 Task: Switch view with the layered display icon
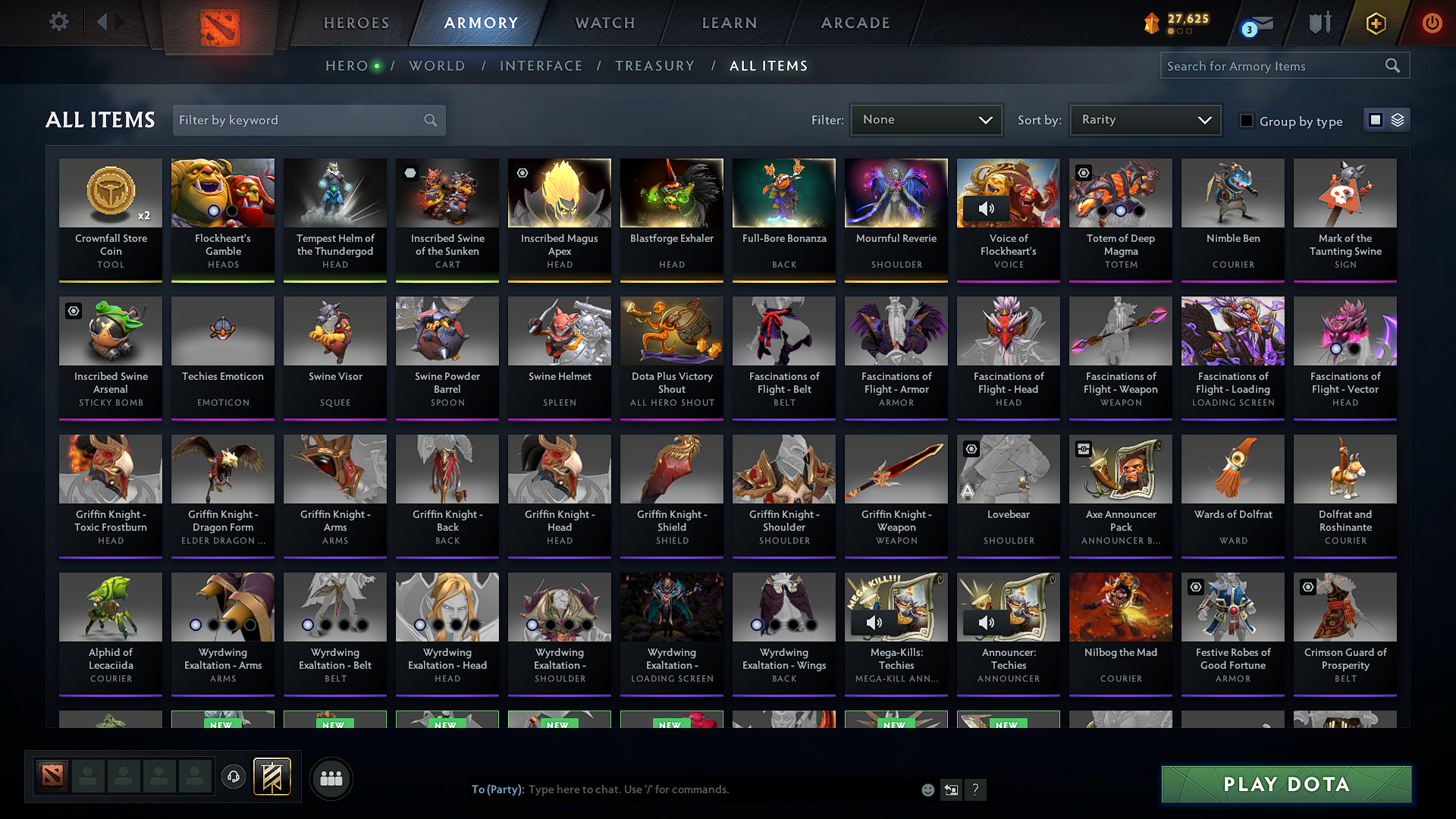tap(1398, 120)
